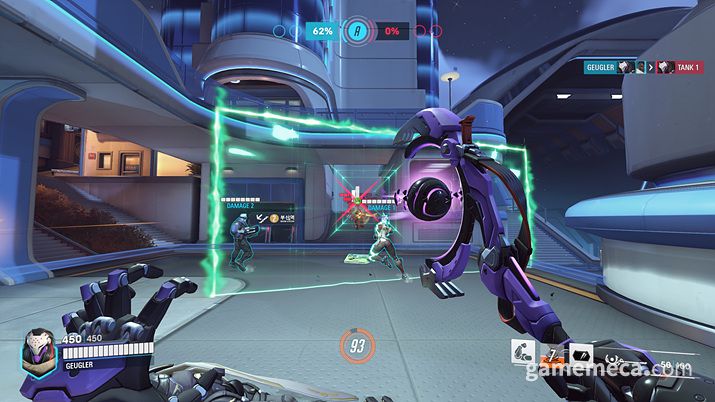This screenshot has height=402, width=715.
Task: Click Sigma's hero portrait
Action: [x=40, y=354]
